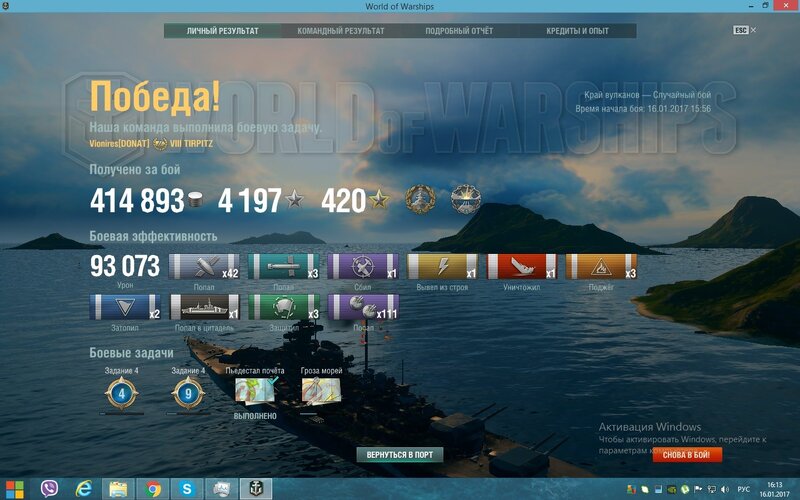Viewport: 800px width, 500px height.
Task: View the Гроза морей mission thumbnail
Action: pos(321,392)
